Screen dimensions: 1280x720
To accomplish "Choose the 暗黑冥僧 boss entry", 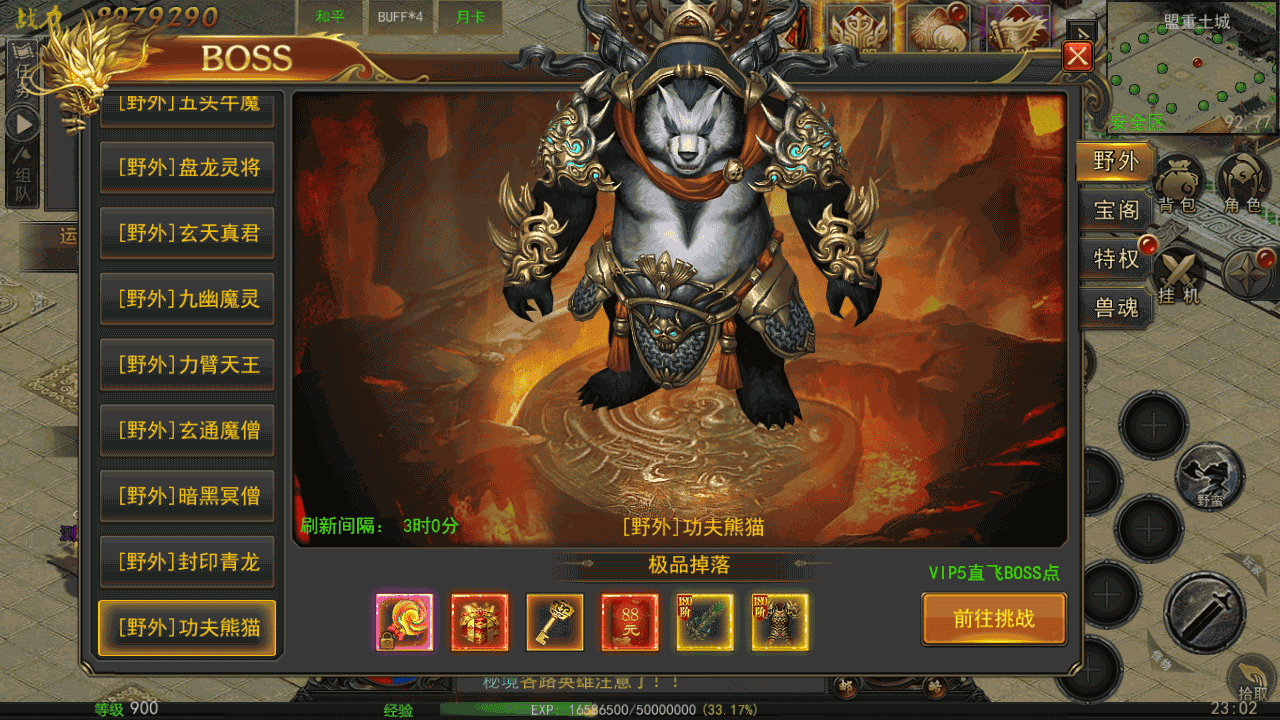I will point(187,496).
